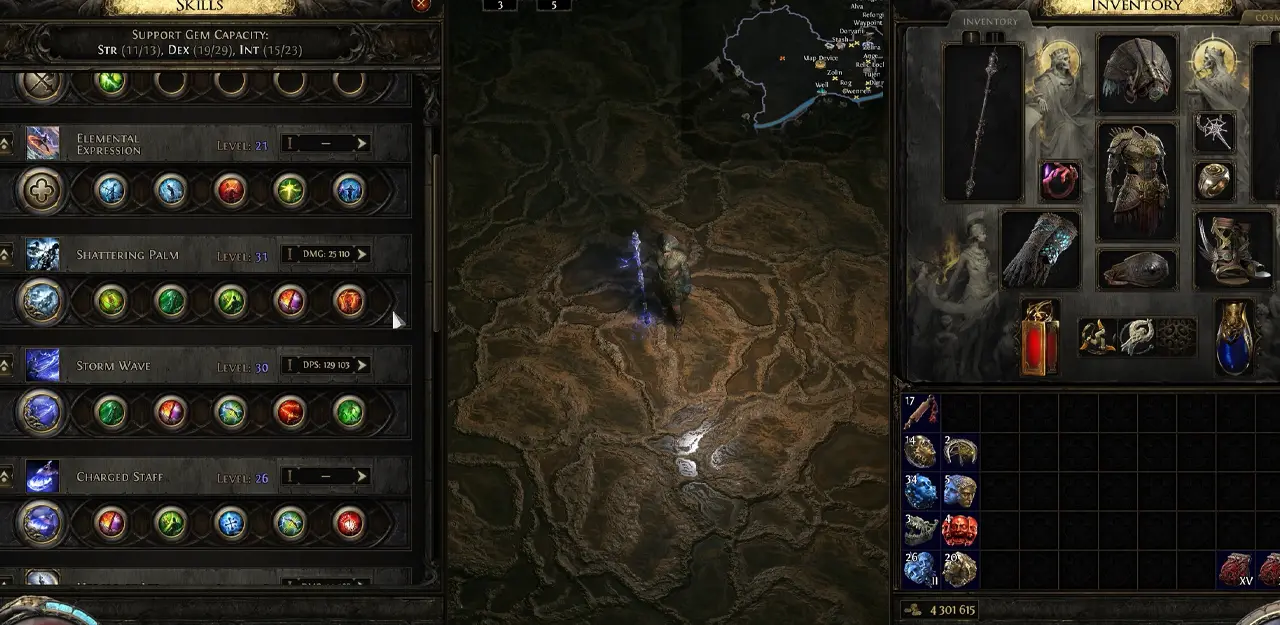The height and width of the screenshot is (625, 1280).
Task: Pick the equipped boots slot
Action: tap(1235, 250)
